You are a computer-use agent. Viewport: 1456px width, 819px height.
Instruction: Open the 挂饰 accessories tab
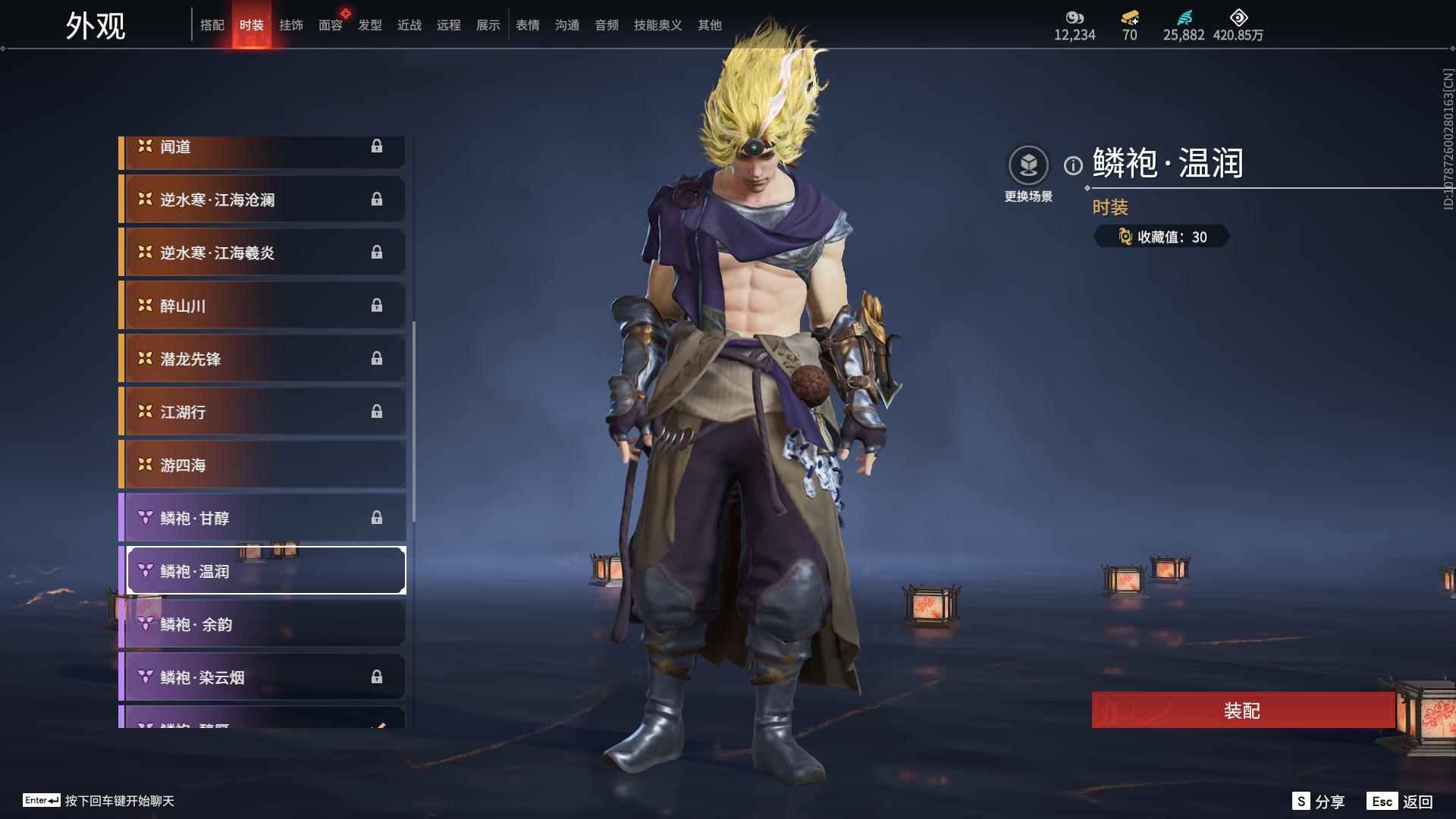coord(291,25)
